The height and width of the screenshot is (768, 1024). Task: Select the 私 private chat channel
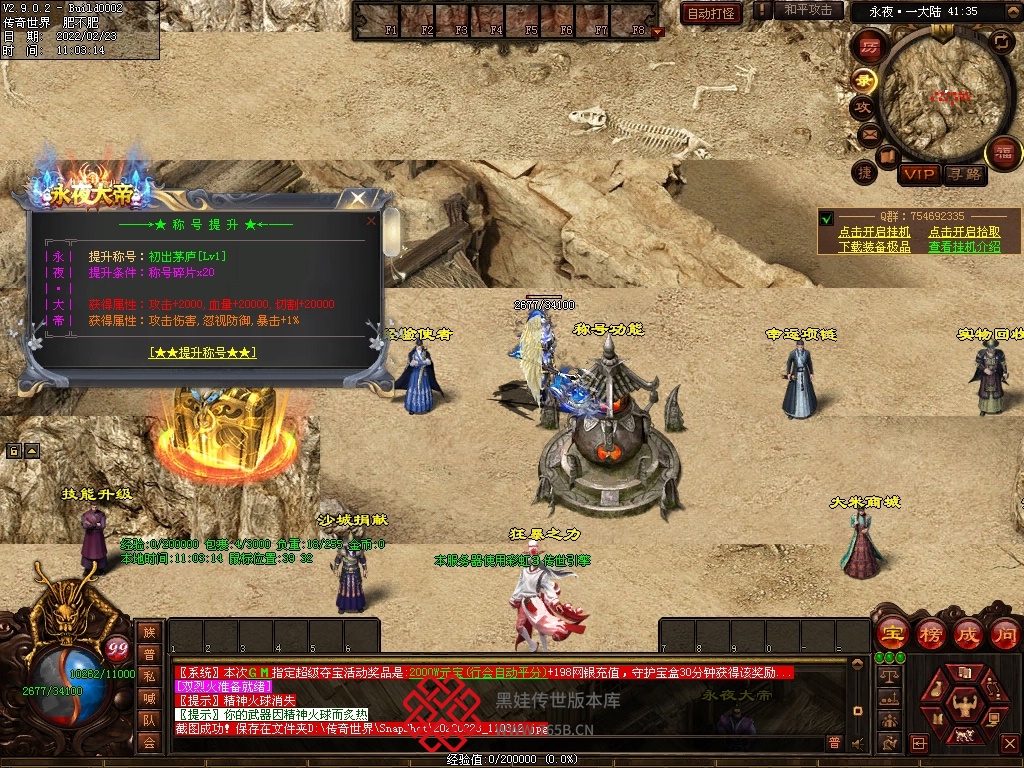click(x=149, y=676)
